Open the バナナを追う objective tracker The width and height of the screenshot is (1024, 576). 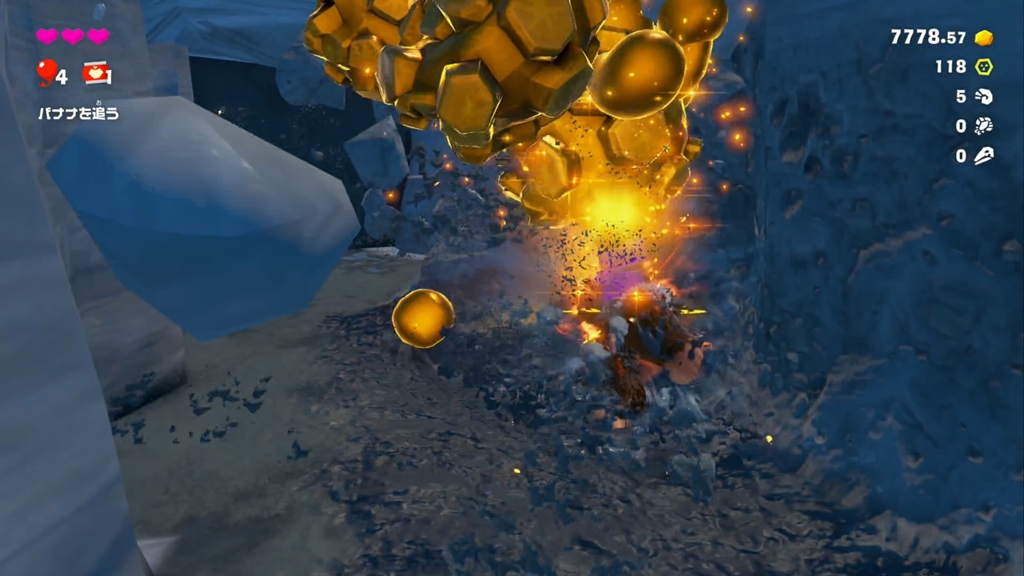click(x=78, y=113)
